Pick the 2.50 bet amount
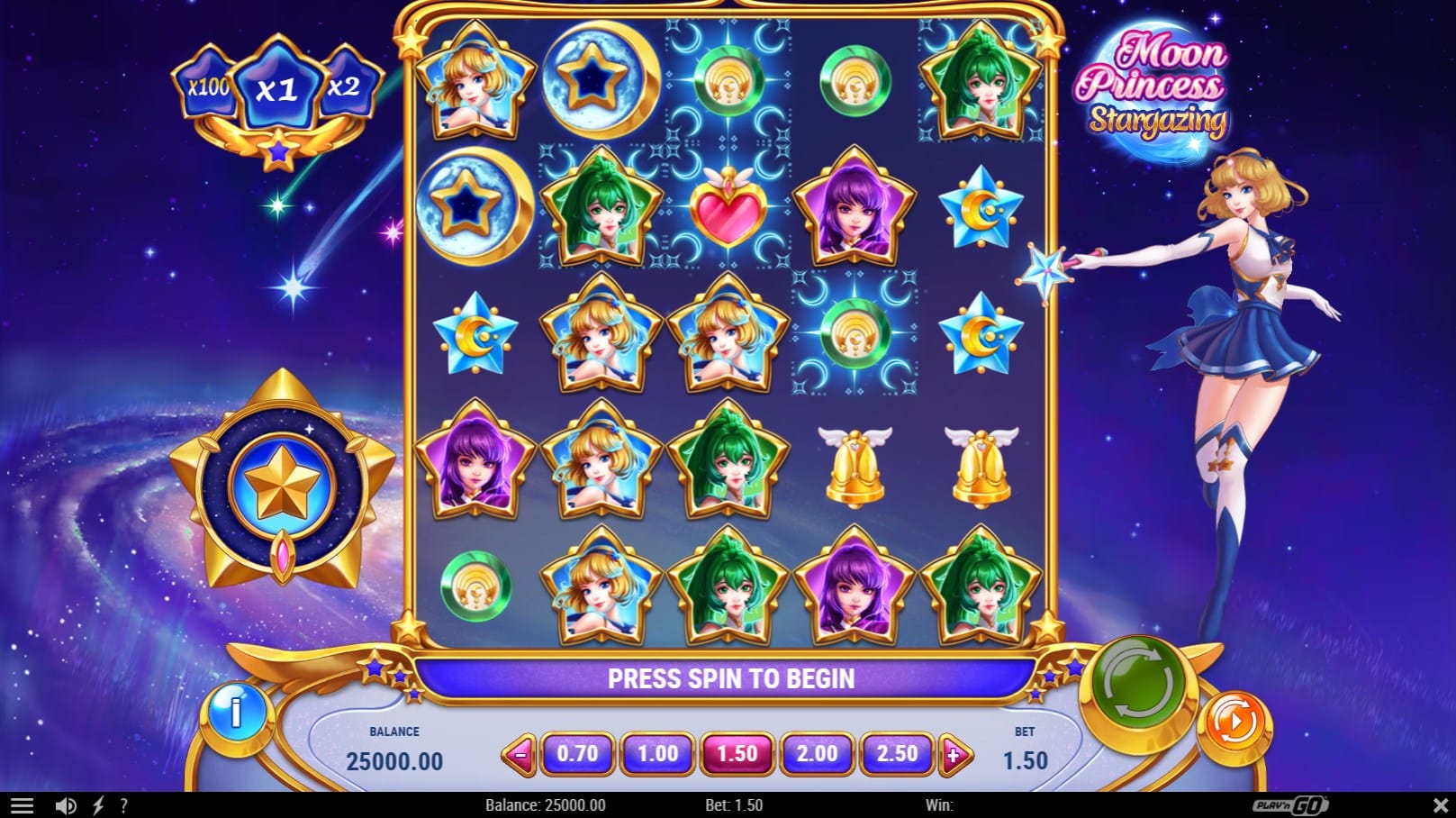 point(897,753)
